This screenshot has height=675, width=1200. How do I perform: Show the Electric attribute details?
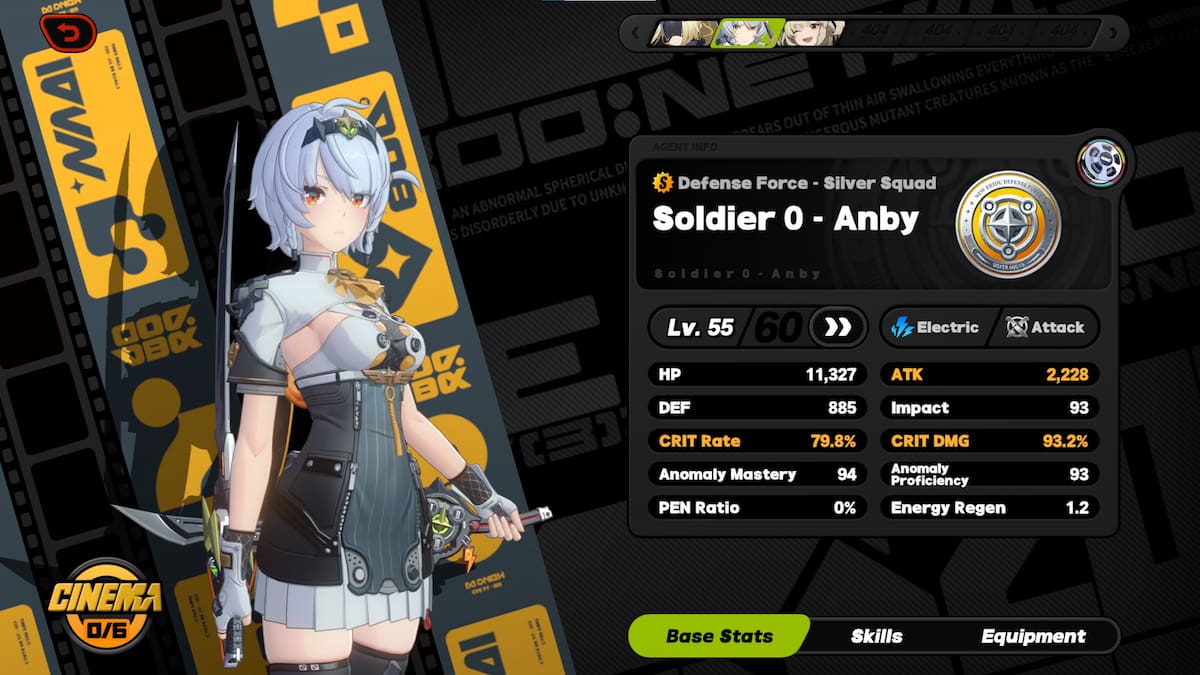tap(935, 327)
